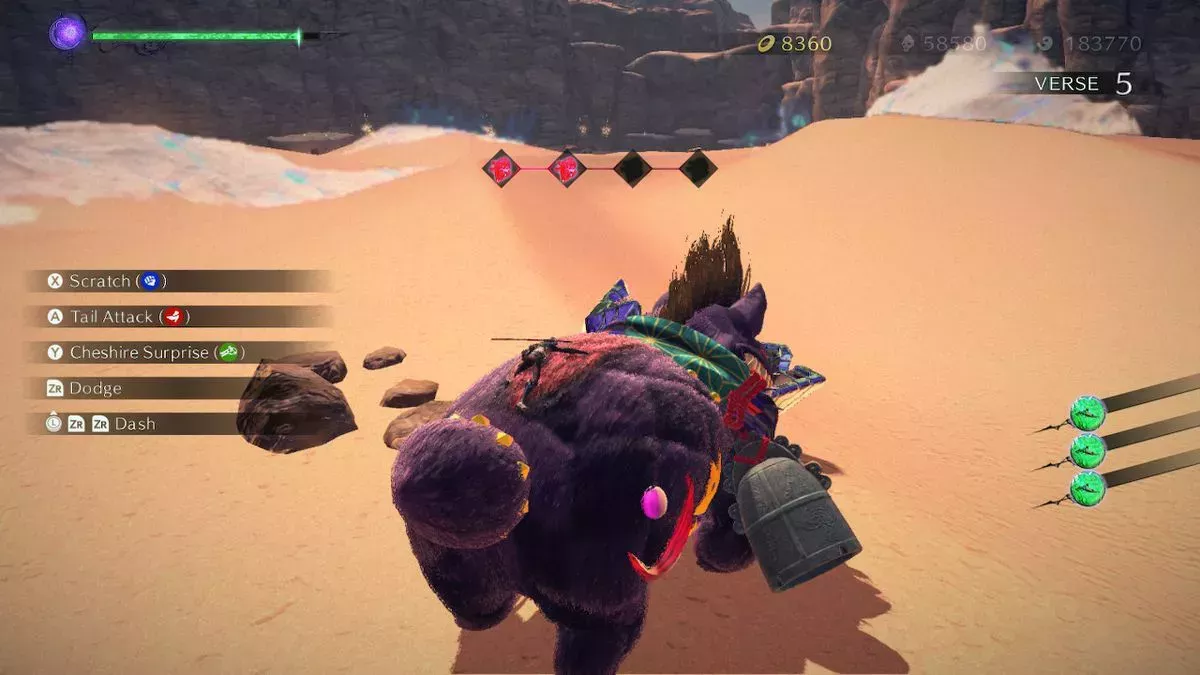
Task: Click the purple orb icon beside the health bar
Action: coord(68,33)
